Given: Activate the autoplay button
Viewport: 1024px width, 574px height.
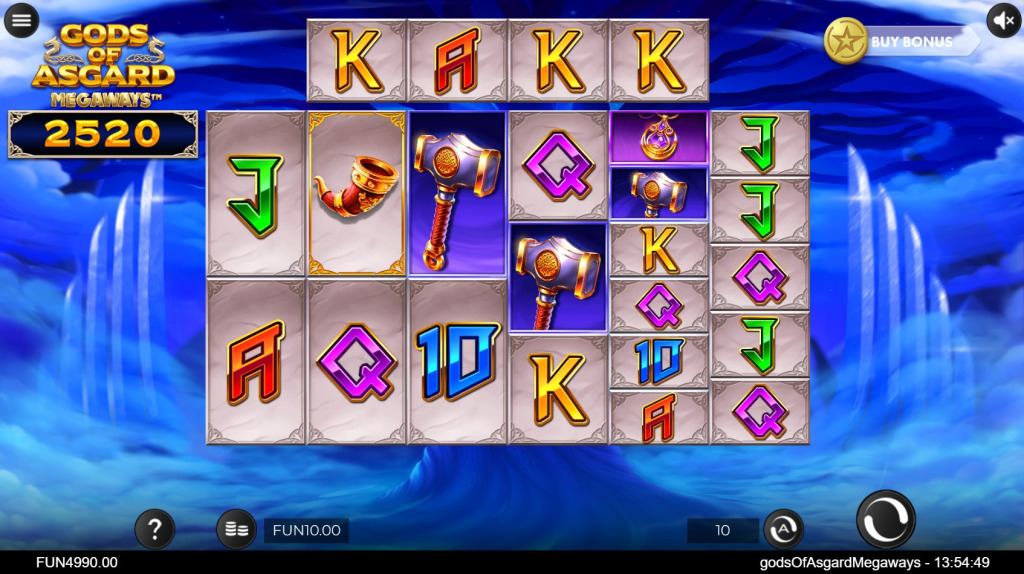Looking at the screenshot, I should pos(783,529).
